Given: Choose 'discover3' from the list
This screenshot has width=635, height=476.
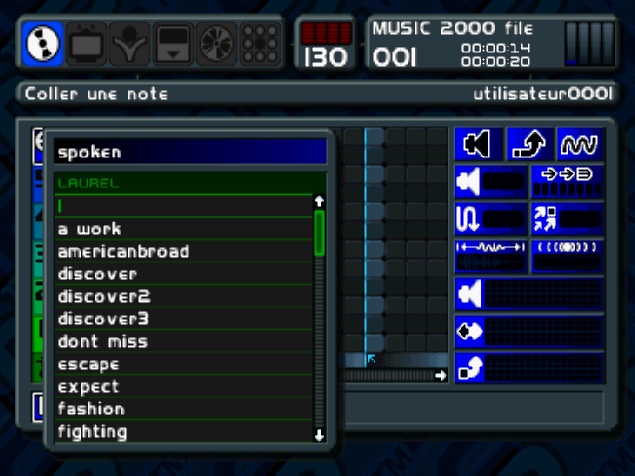Looking at the screenshot, I should point(103,319).
